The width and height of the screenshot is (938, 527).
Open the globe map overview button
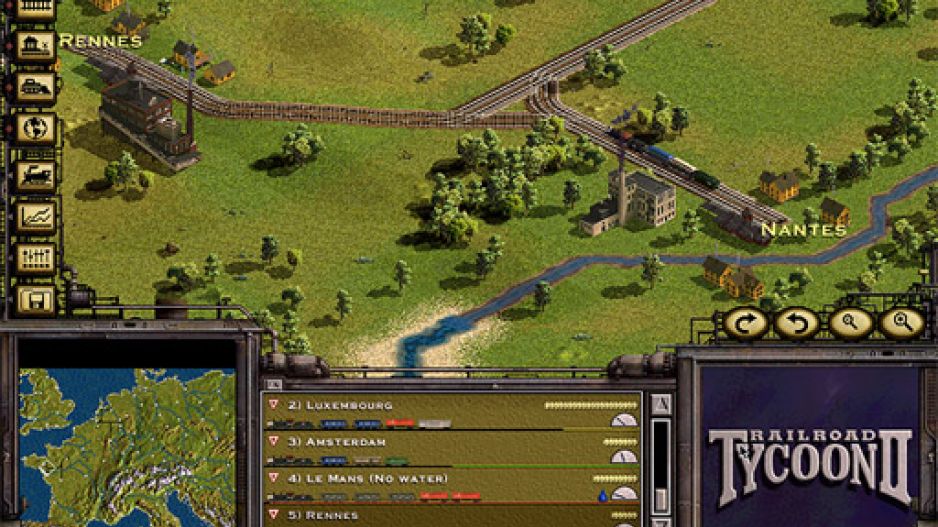pos(36,130)
